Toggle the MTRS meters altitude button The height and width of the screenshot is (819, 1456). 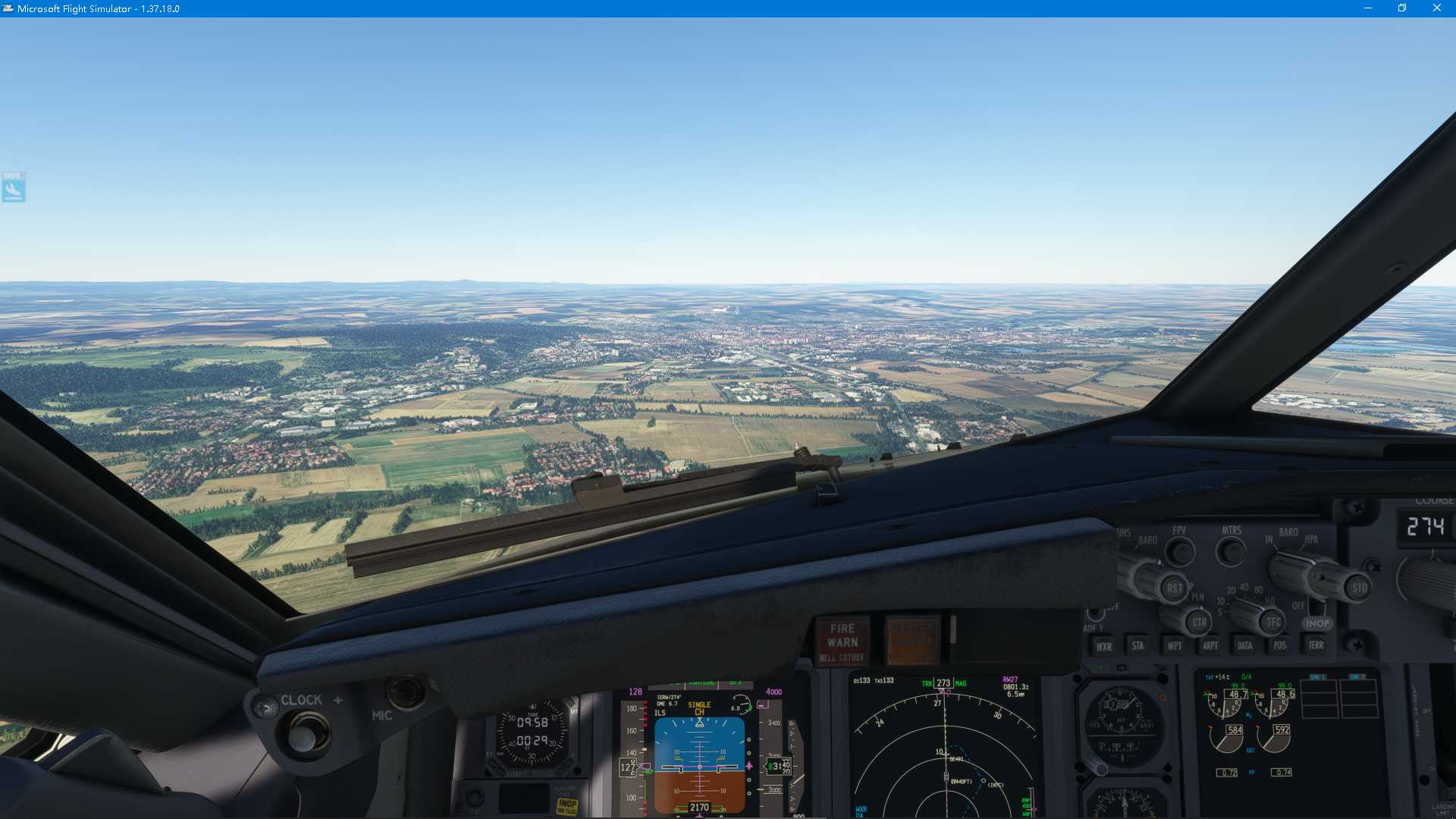[x=1230, y=551]
